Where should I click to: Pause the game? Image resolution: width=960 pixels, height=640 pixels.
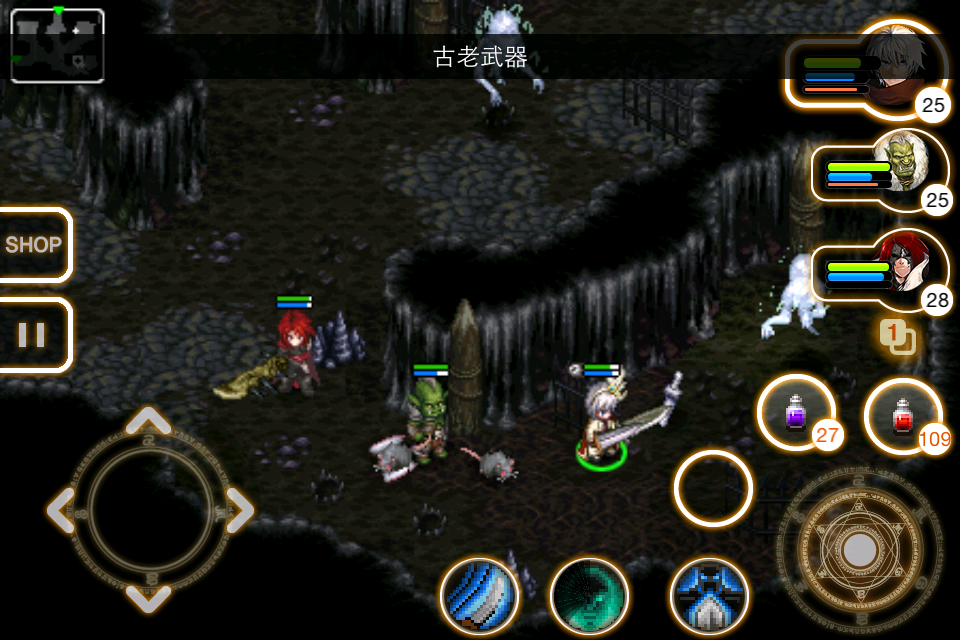click(x=32, y=335)
